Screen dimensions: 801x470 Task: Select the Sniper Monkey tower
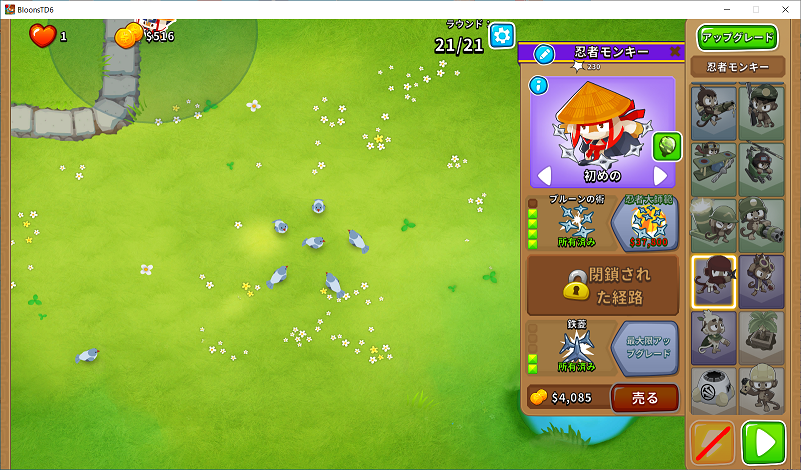[x=714, y=109]
